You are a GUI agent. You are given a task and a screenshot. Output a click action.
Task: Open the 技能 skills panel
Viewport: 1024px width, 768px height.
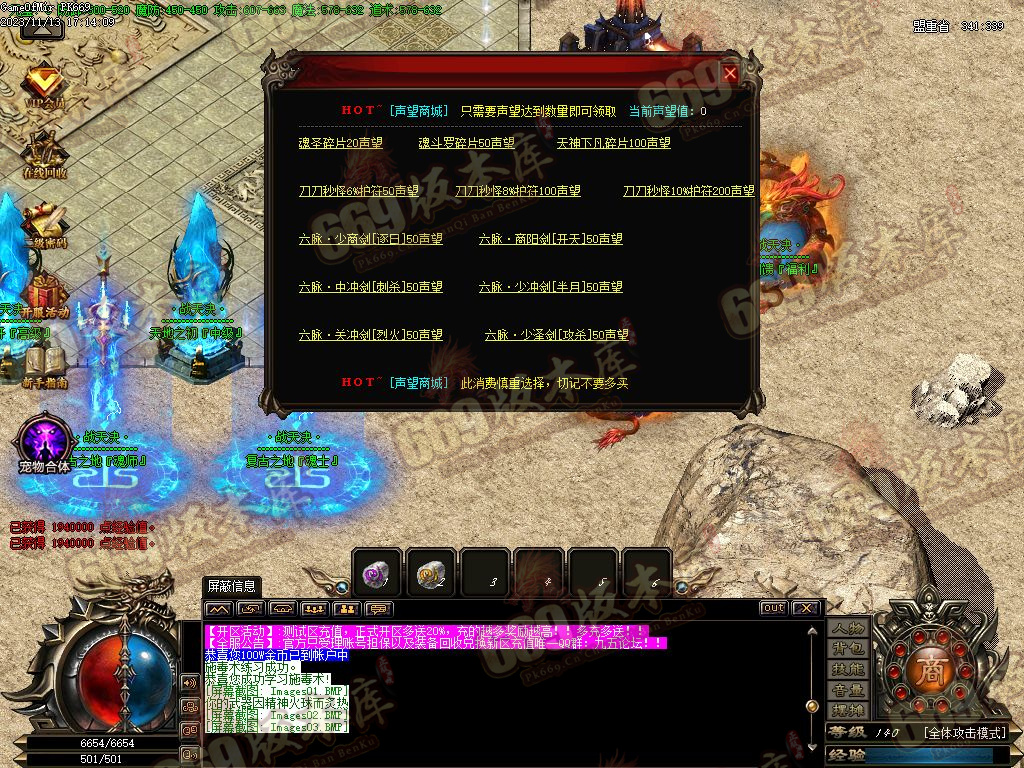[847, 669]
